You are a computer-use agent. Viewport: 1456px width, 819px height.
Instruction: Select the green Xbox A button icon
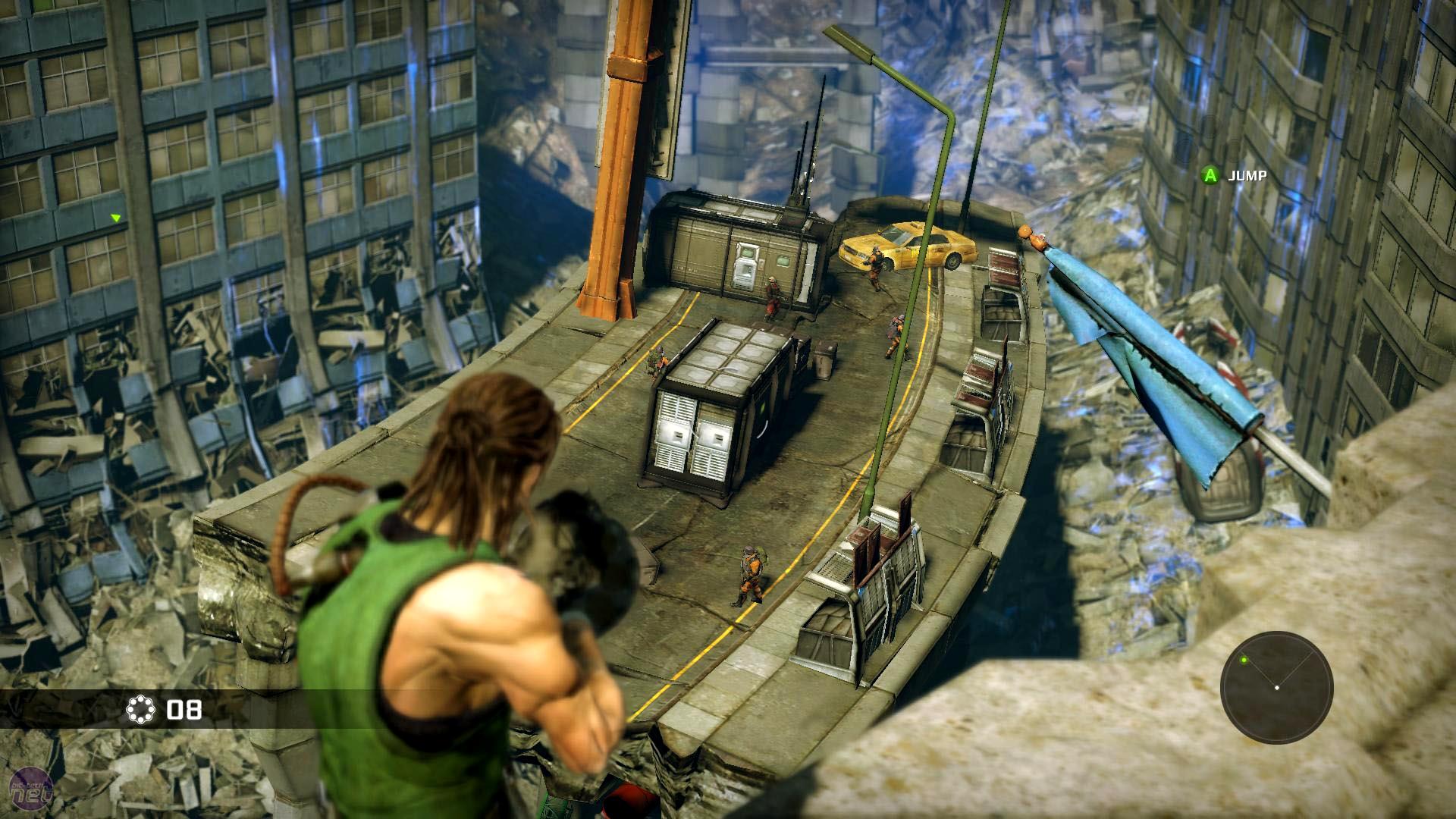1210,175
